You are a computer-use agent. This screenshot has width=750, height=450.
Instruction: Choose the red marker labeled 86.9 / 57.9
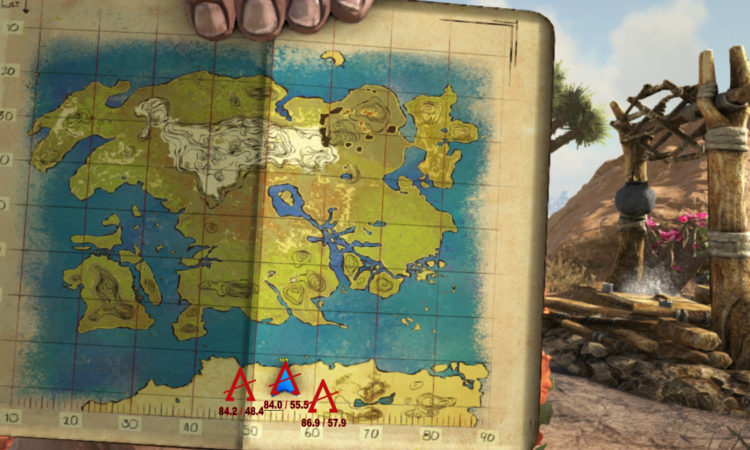(x=324, y=397)
